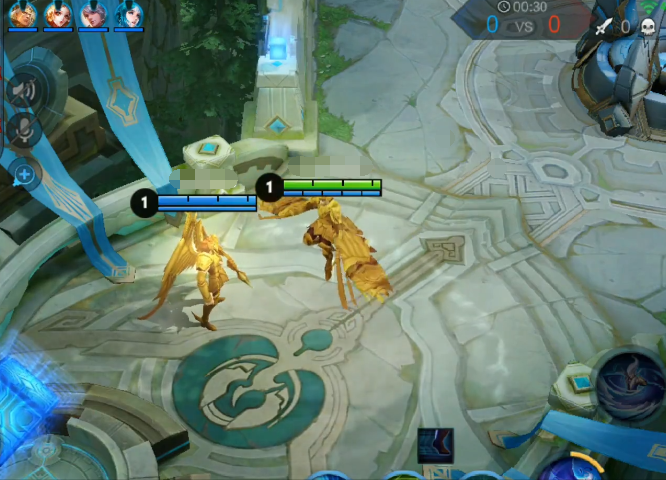Toggle the muted microphone button

(x=21, y=129)
